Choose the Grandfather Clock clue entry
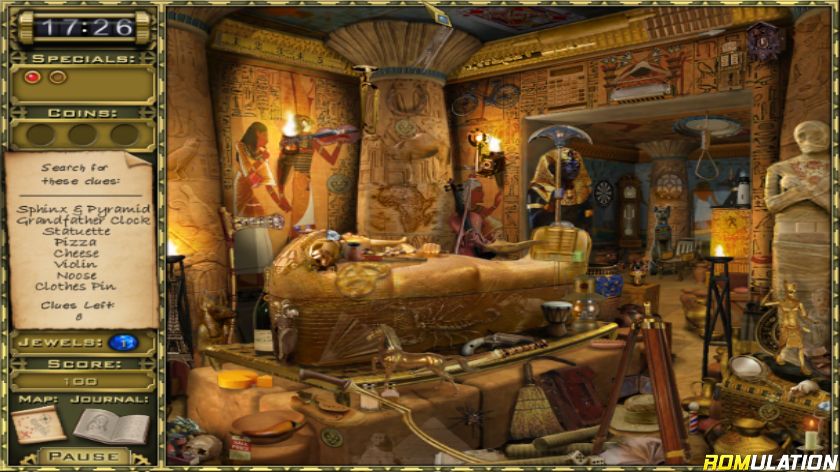The image size is (840, 472). coord(84,220)
